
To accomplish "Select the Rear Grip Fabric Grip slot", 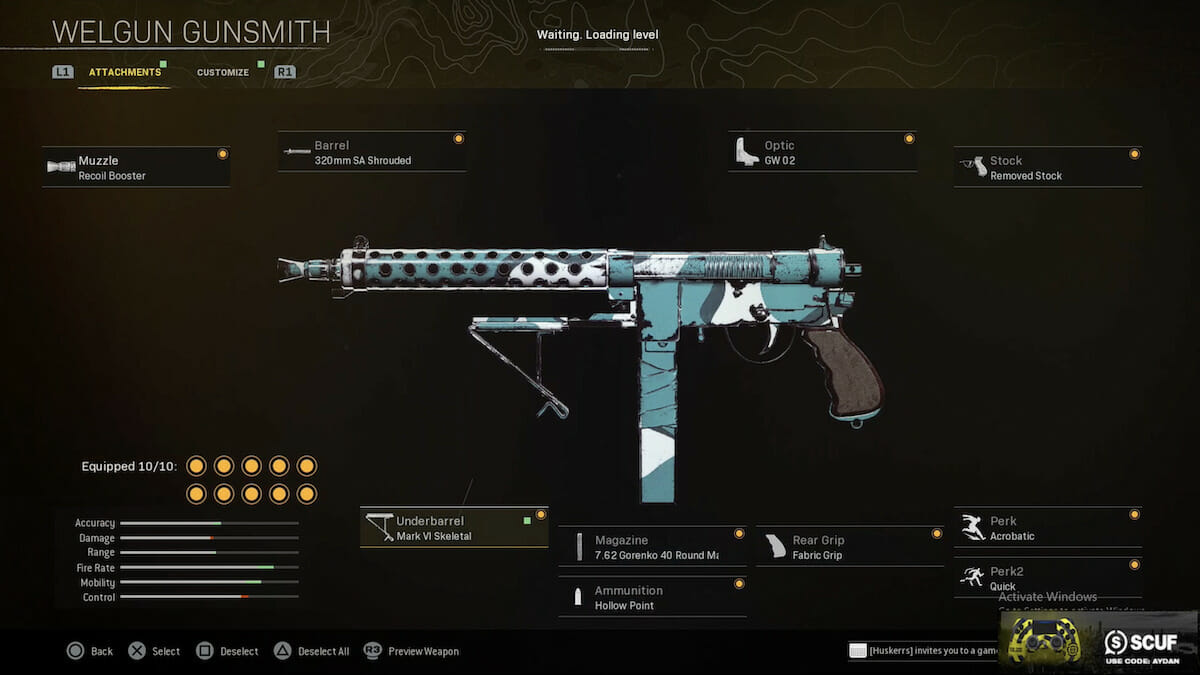I will point(850,547).
